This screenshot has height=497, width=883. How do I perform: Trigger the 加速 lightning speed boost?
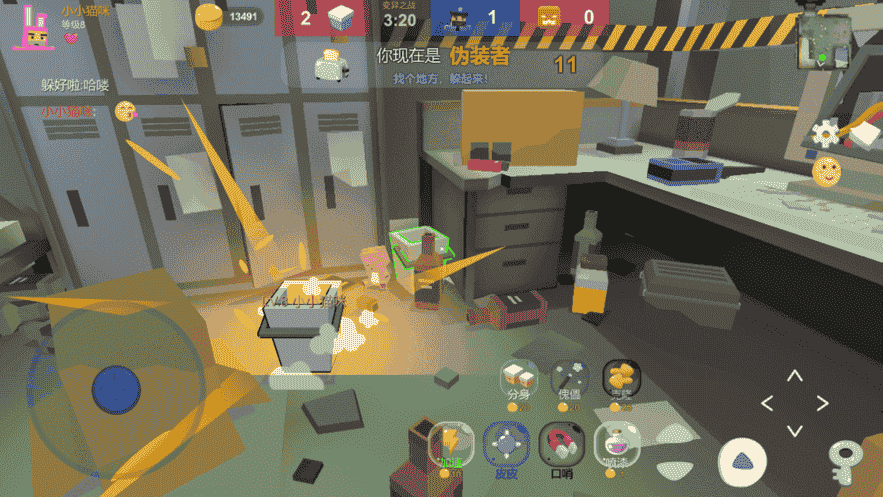tap(449, 441)
